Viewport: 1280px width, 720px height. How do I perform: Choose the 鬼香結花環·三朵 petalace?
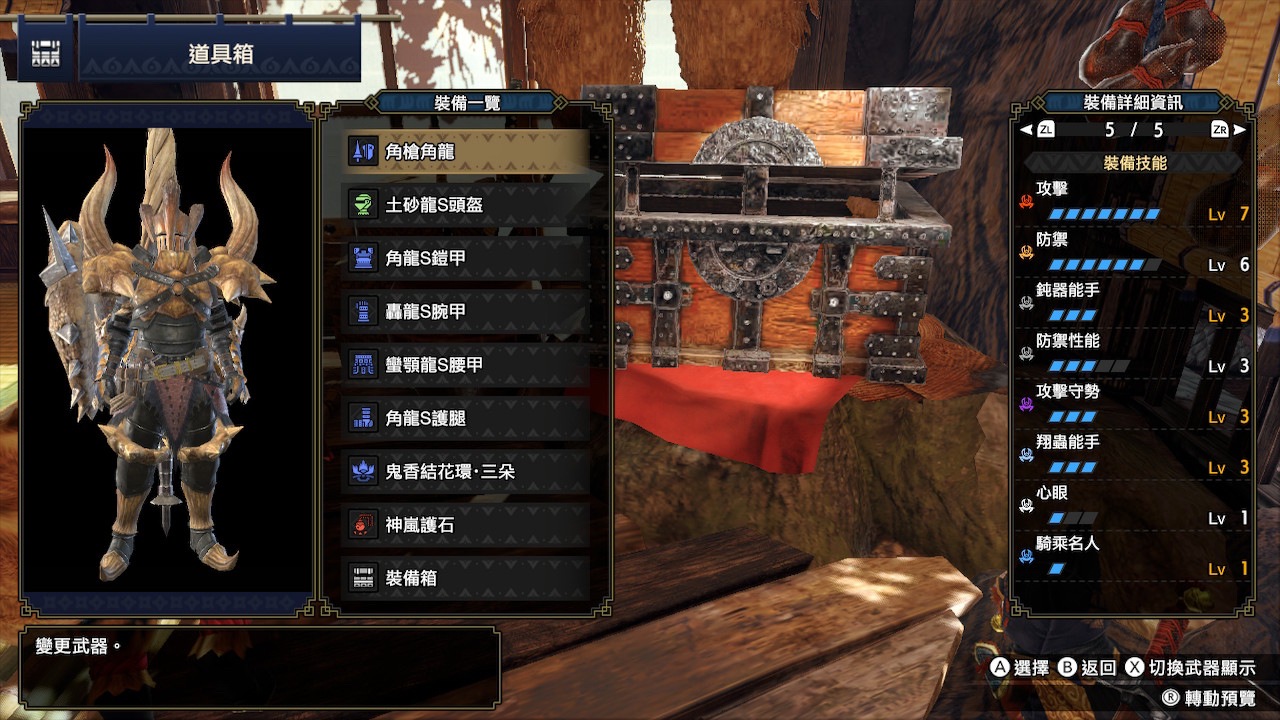(465, 471)
